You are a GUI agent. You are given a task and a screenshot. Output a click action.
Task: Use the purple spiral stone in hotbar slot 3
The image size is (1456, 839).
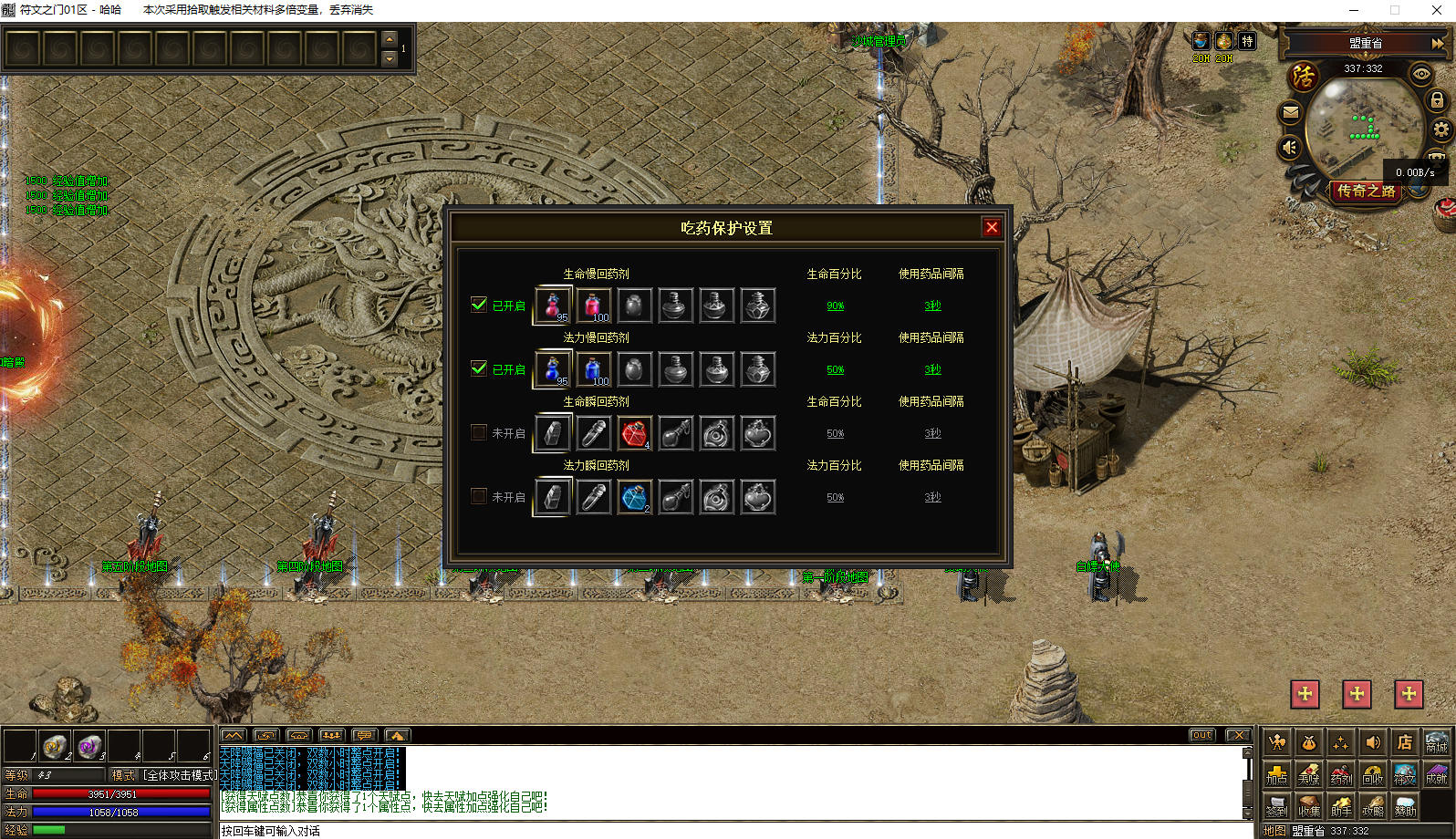(89, 747)
